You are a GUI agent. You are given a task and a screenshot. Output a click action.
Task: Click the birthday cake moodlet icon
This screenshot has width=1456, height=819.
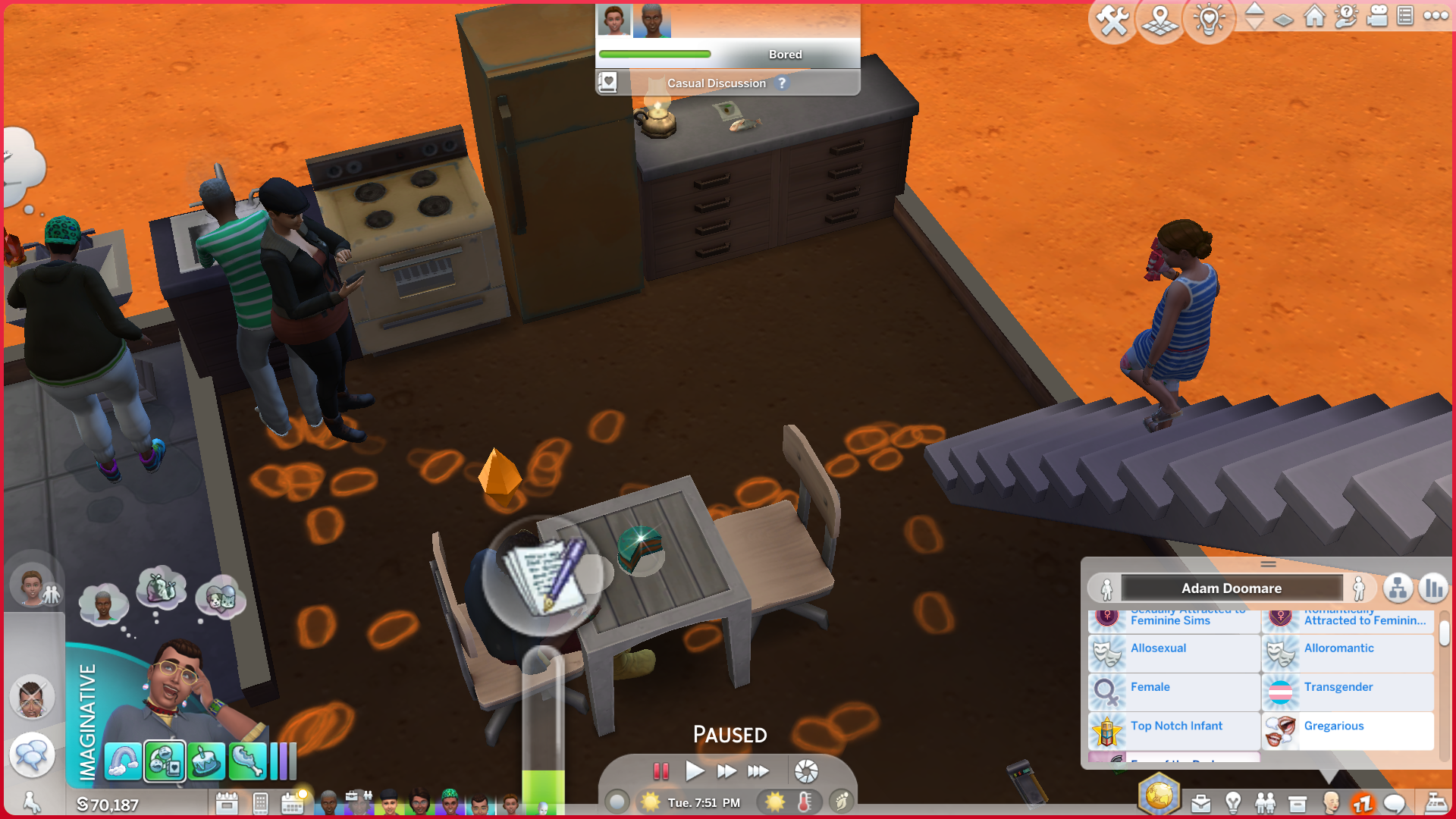tap(206, 761)
